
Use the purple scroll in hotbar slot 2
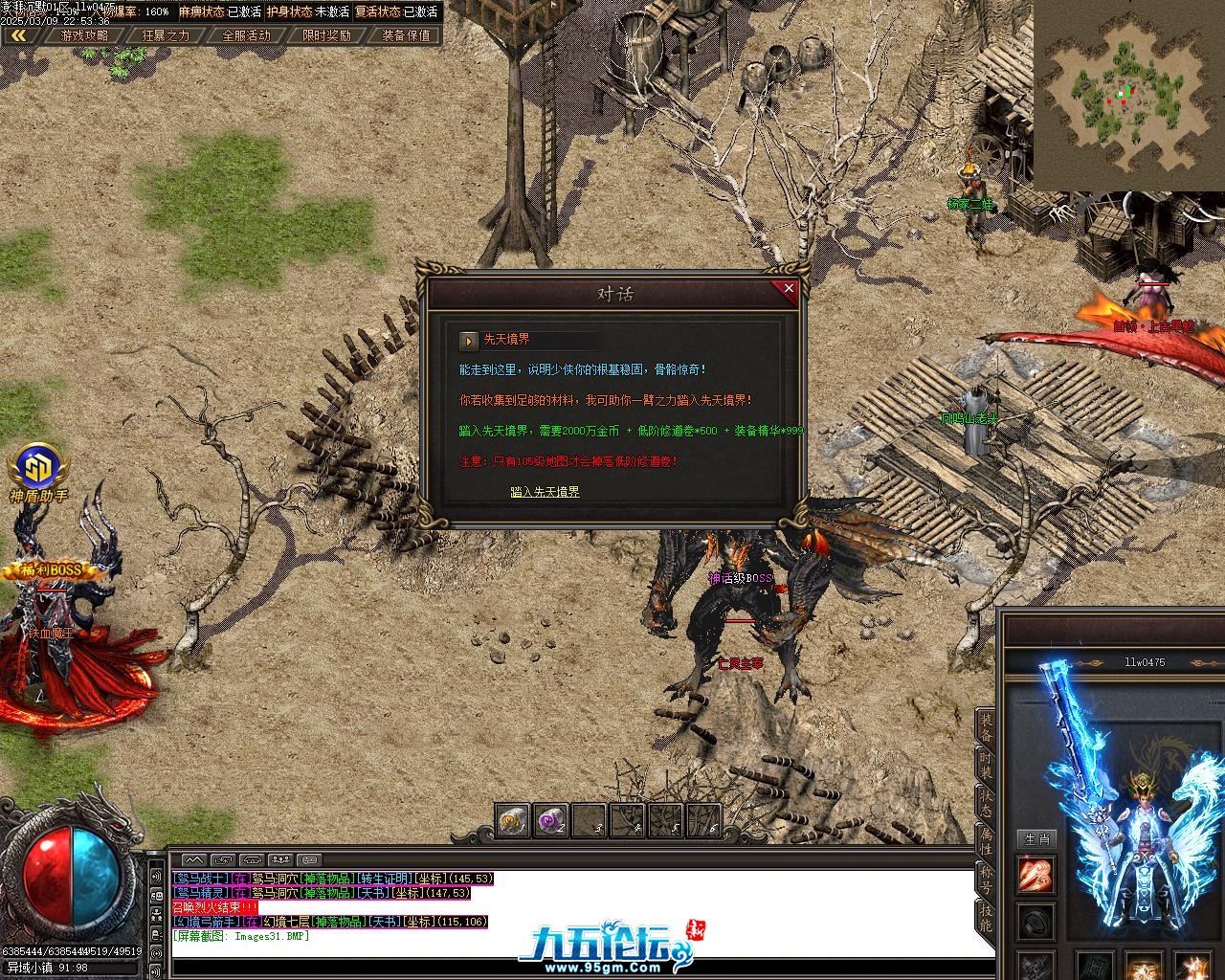[549, 820]
